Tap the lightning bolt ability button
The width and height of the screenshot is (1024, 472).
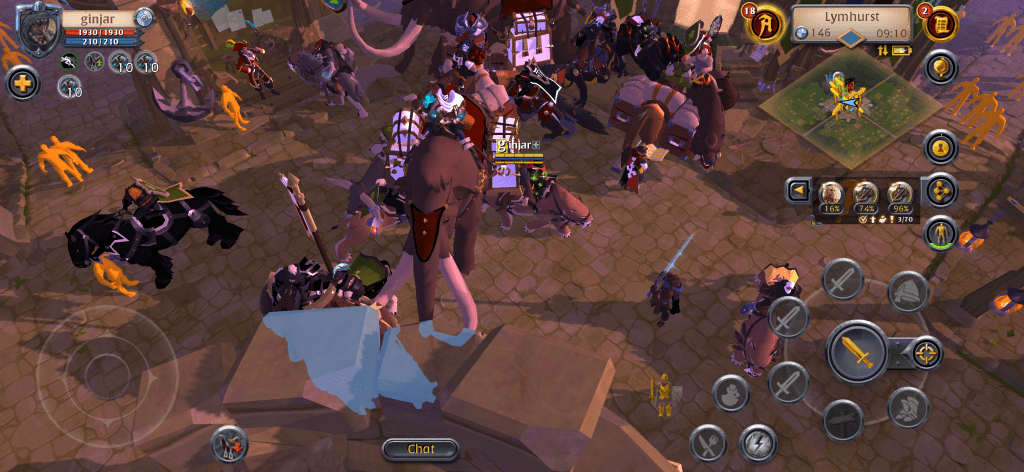tap(759, 443)
